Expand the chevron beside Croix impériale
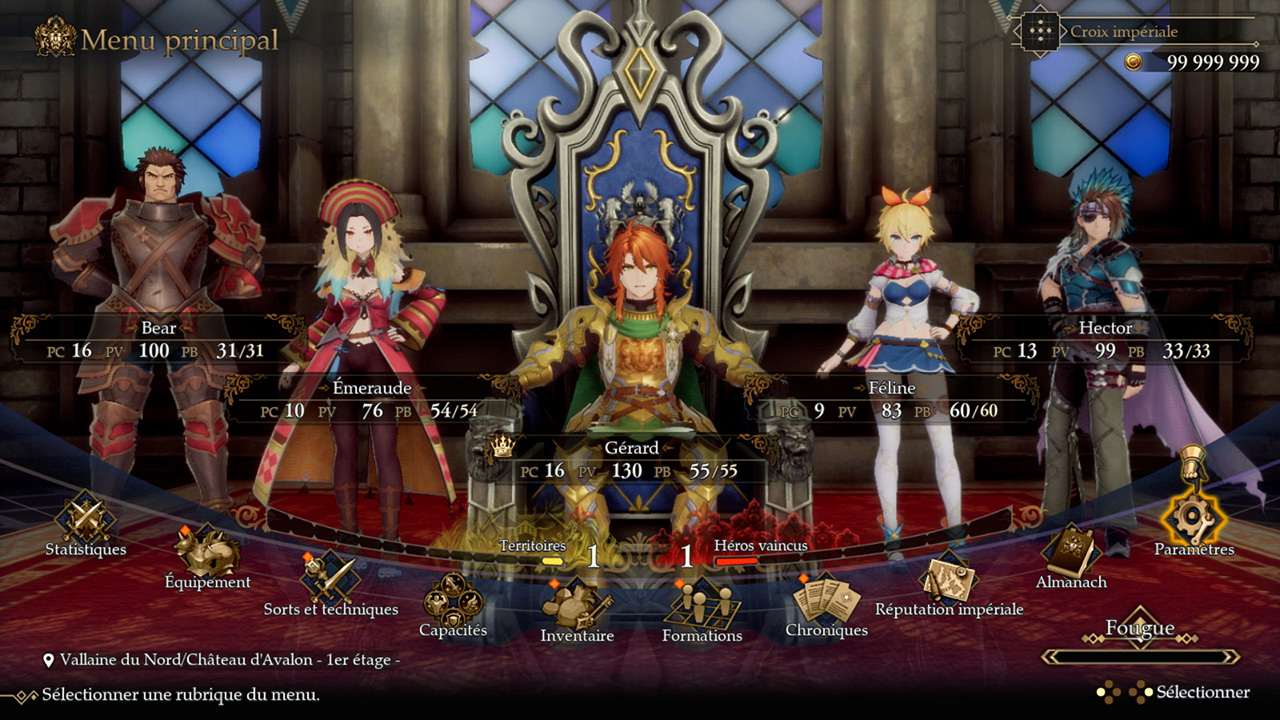 click(1063, 31)
